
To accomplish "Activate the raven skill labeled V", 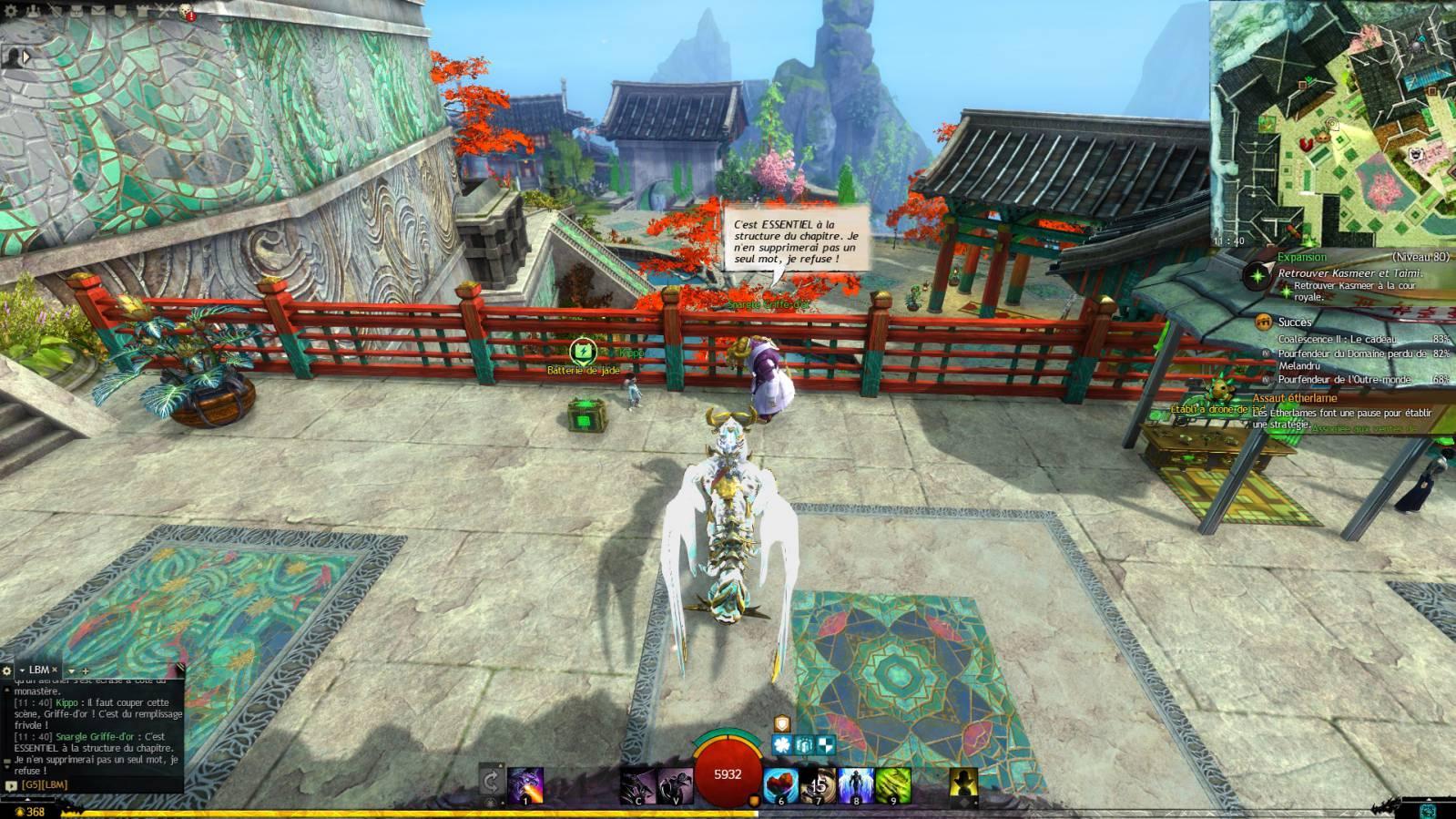I will 675,785.
